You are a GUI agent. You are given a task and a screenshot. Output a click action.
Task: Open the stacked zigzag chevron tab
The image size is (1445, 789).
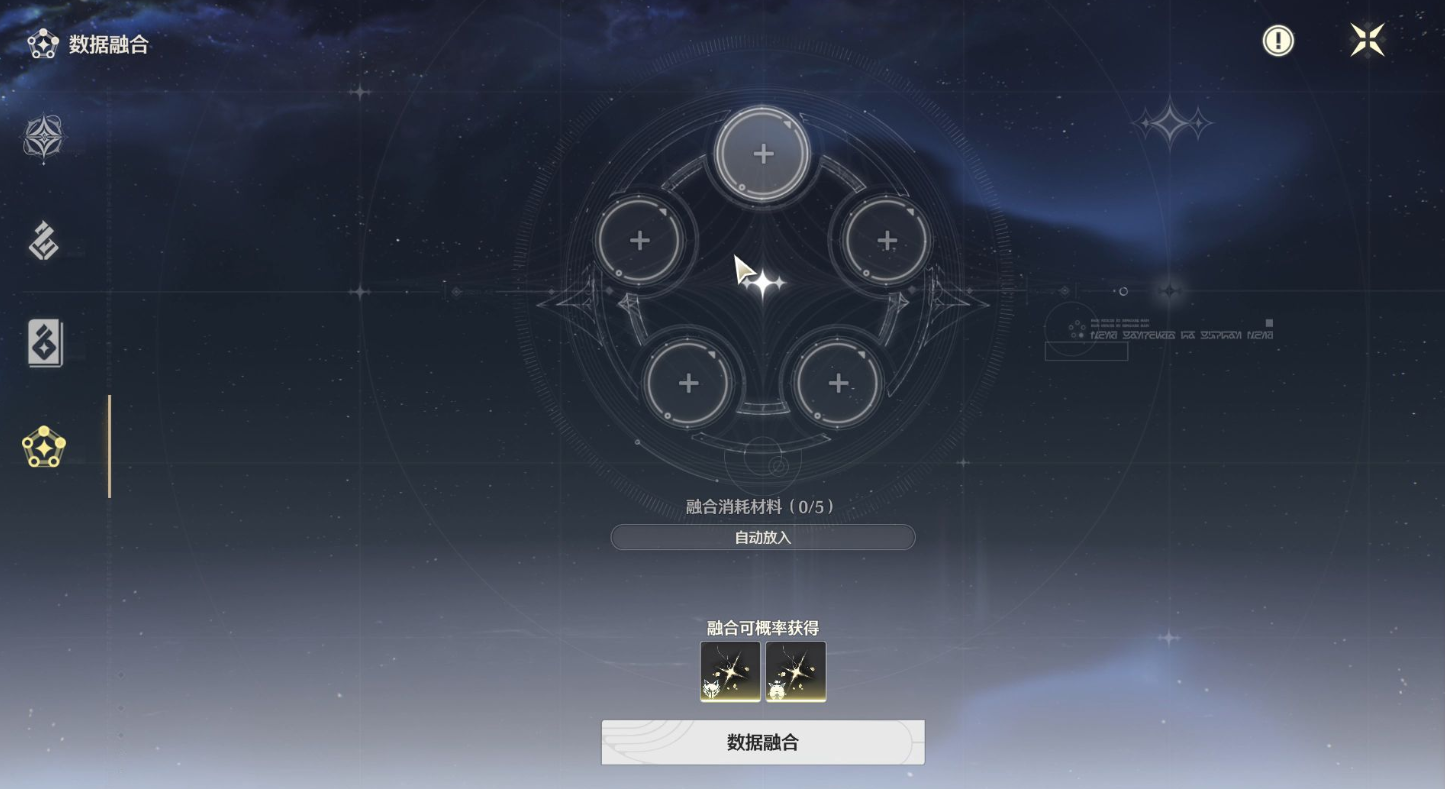[44, 241]
